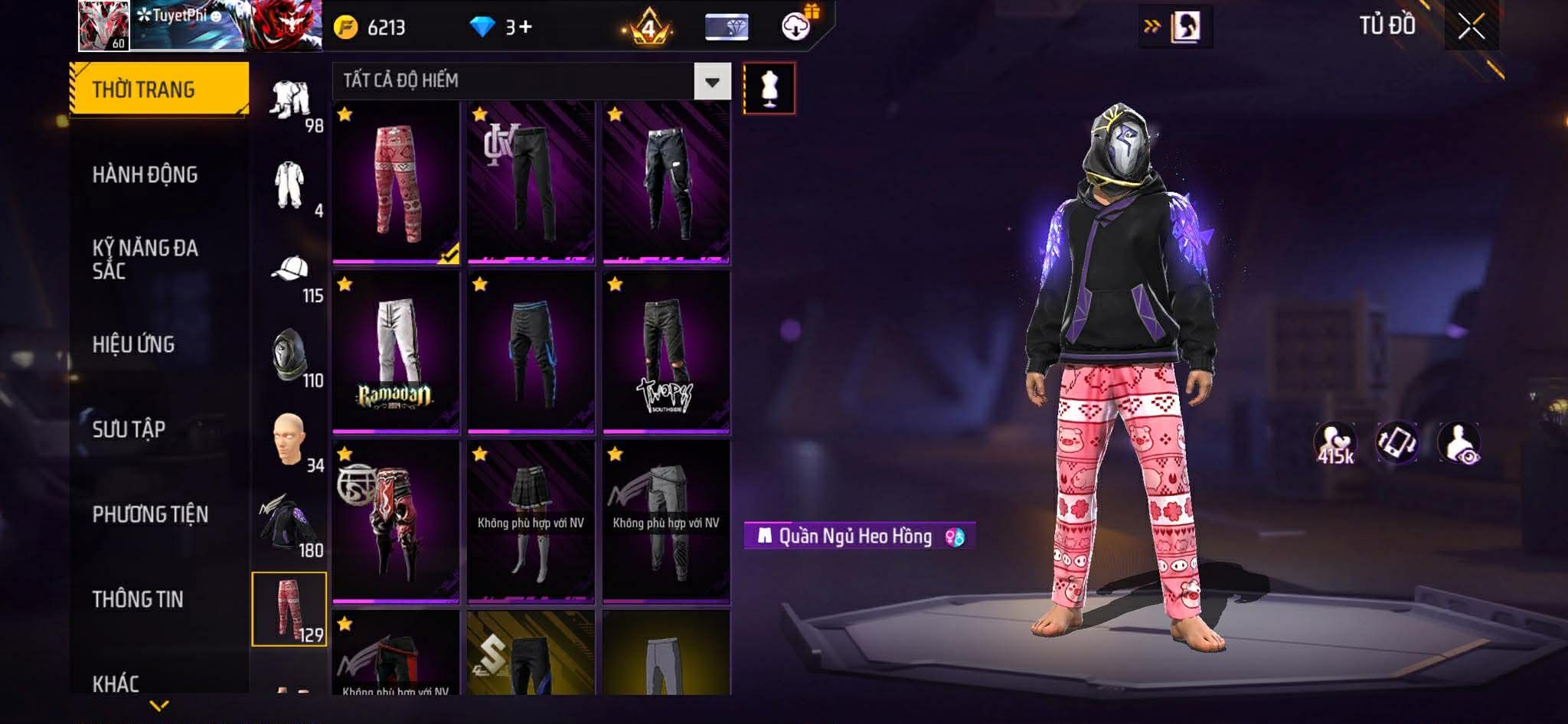Screen dimensions: 1568x724
Task: Select the red armored pants item
Action: pos(396,522)
